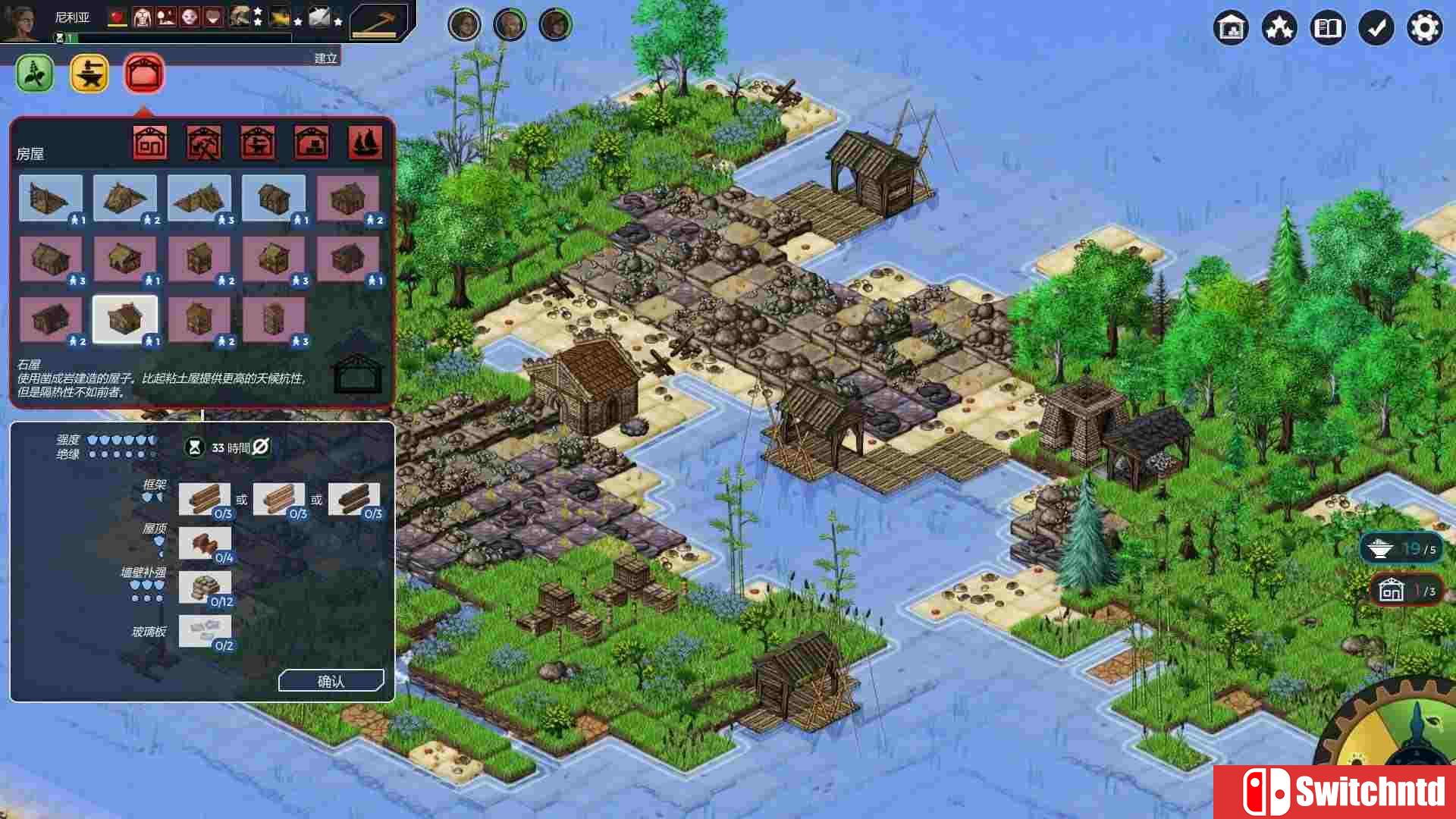Open the settlement overview house icon
The width and height of the screenshot is (1456, 819).
click(x=1230, y=27)
